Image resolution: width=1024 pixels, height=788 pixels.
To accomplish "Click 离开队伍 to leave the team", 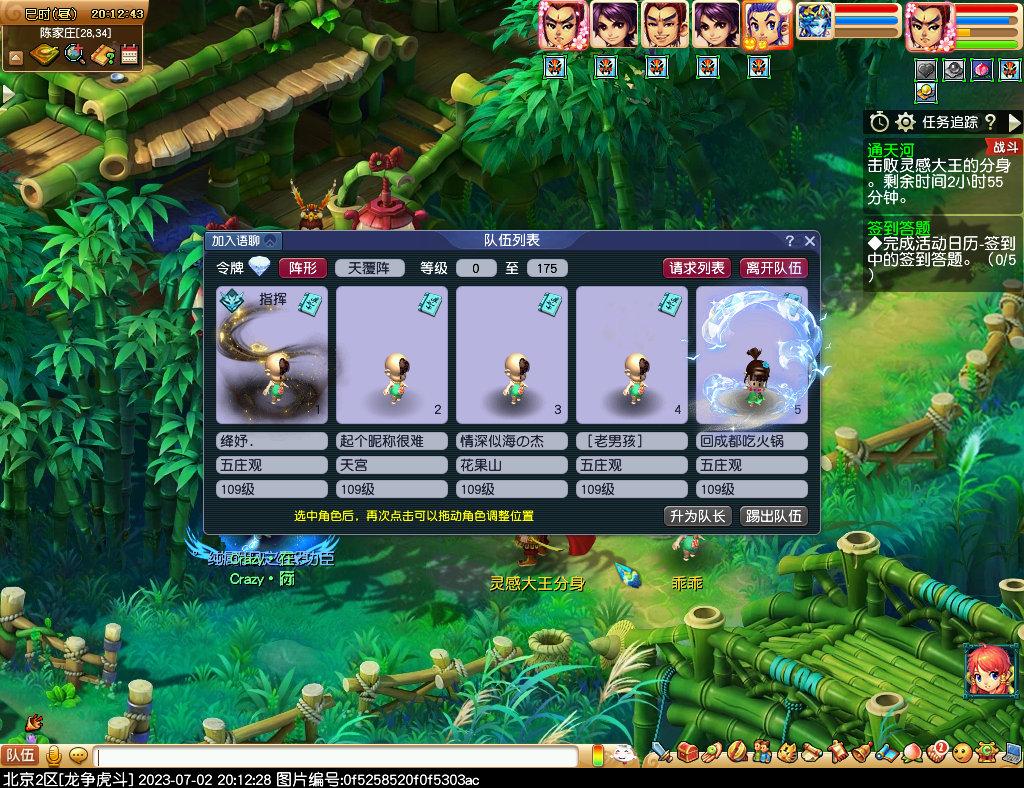I will pos(773,268).
